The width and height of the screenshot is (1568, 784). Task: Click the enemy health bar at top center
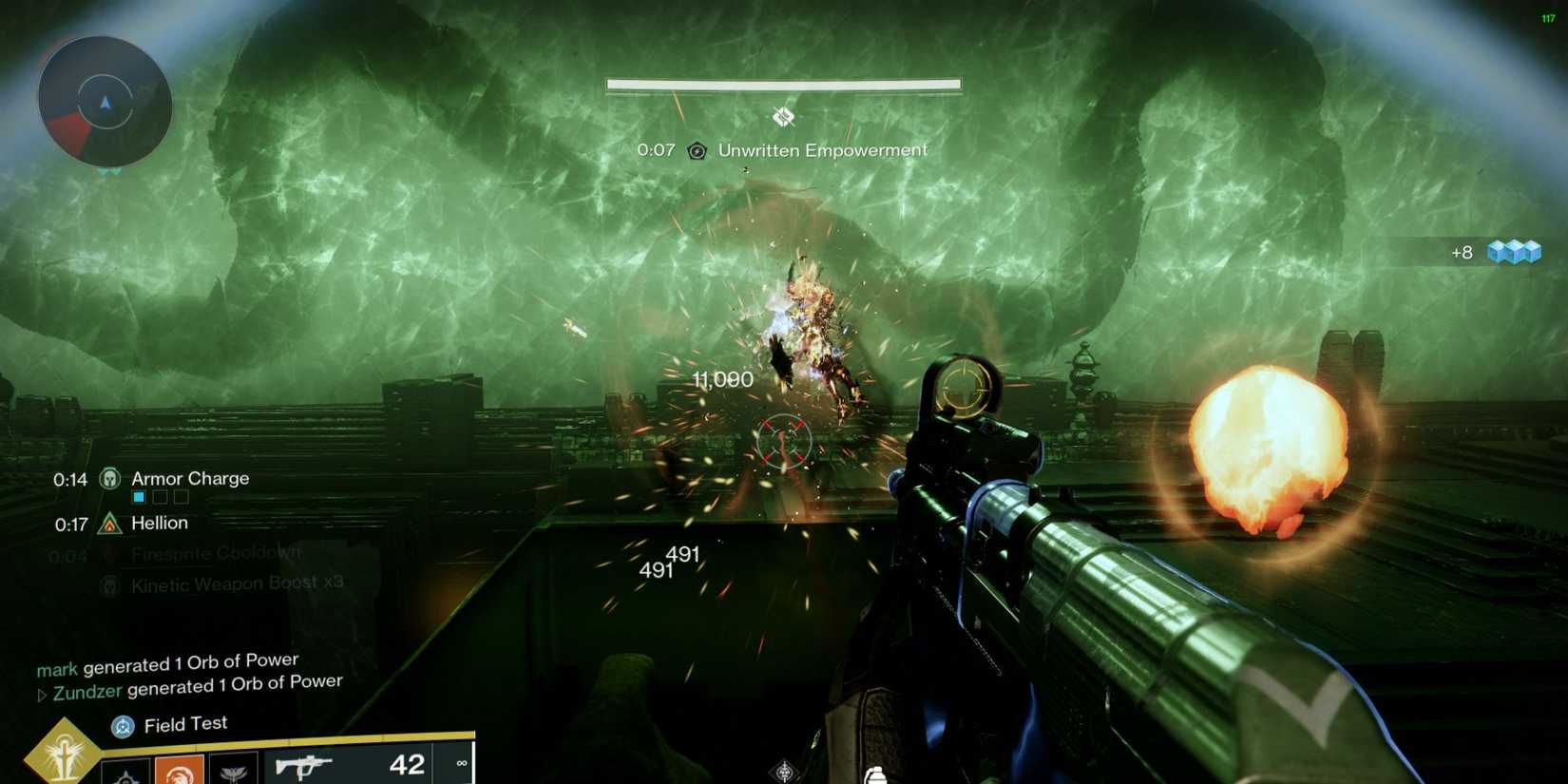click(783, 84)
